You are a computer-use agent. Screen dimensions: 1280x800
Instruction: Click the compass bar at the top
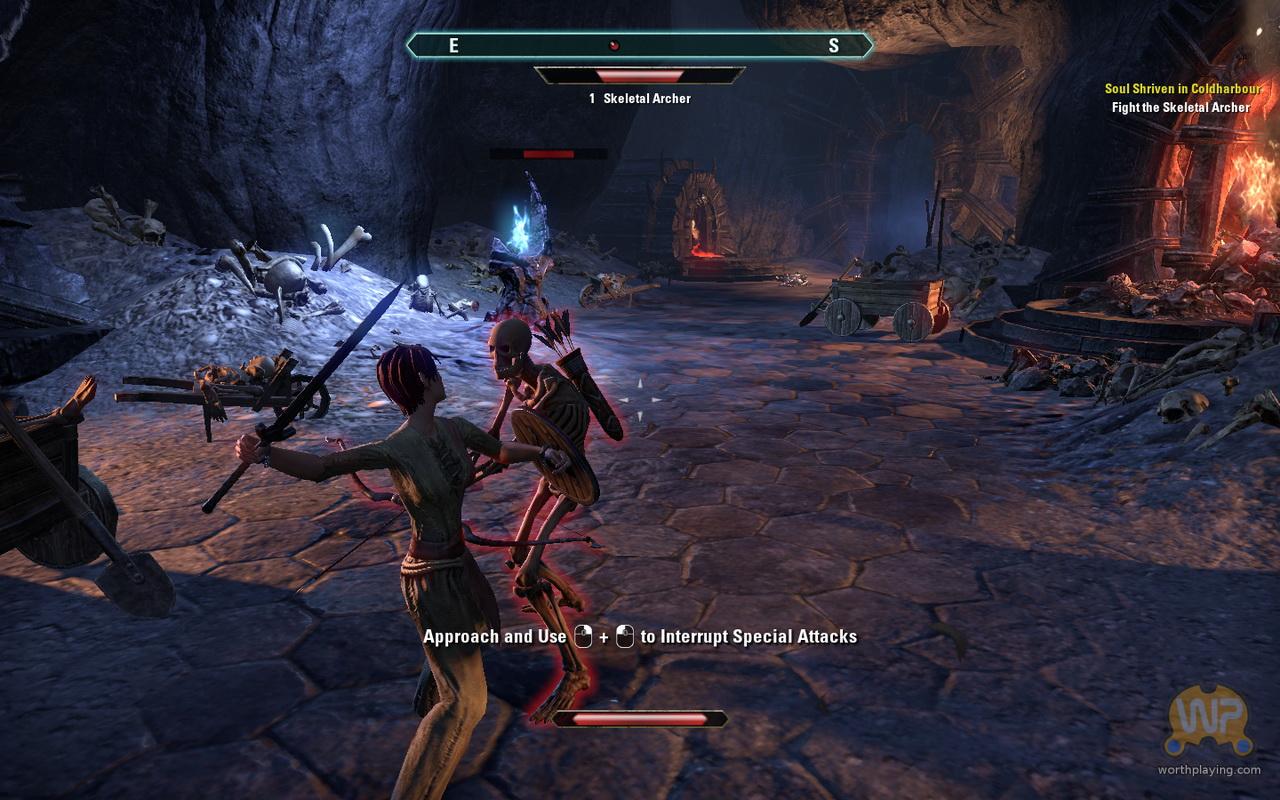(640, 45)
